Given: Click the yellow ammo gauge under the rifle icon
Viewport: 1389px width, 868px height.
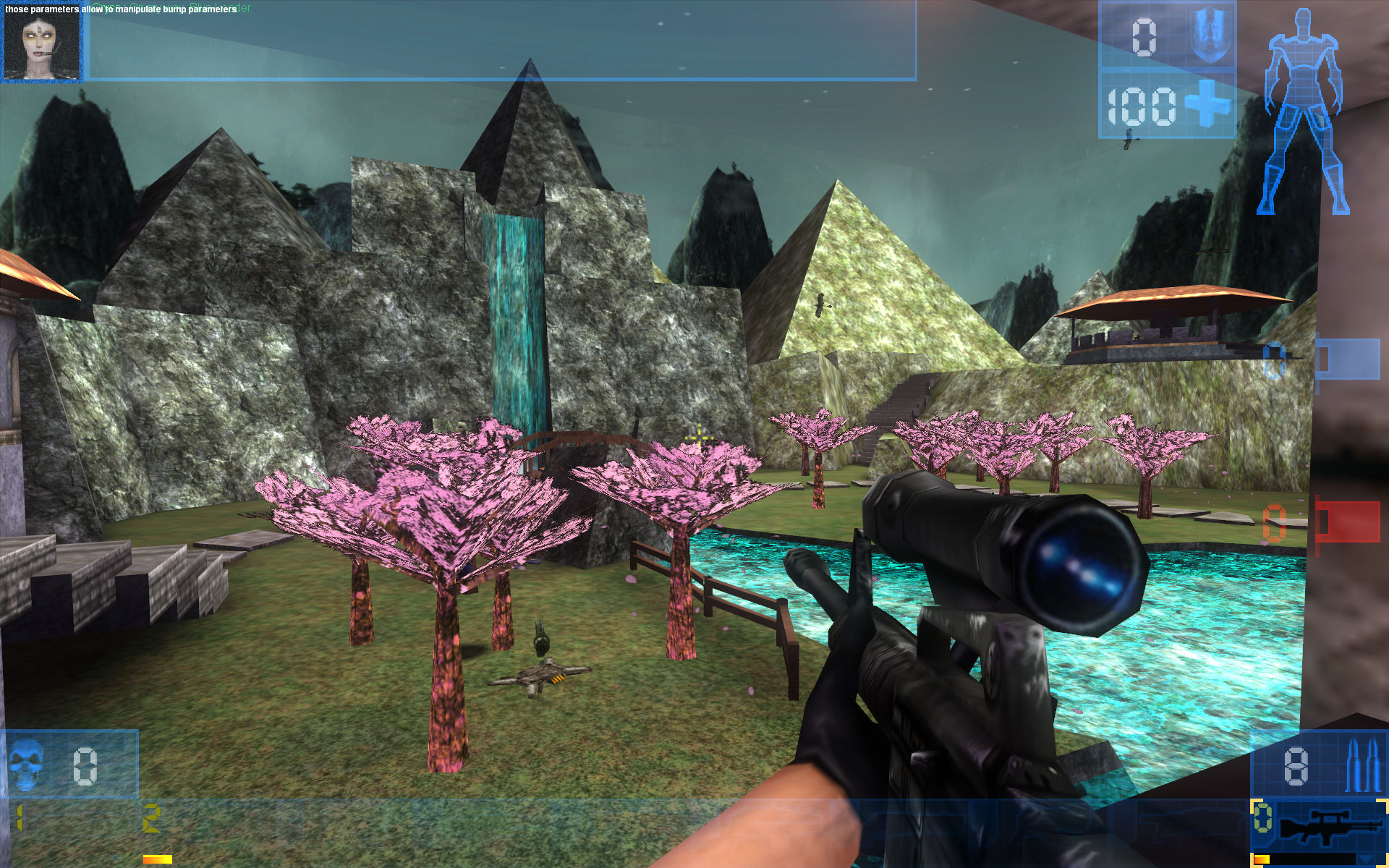Looking at the screenshot, I should pyautogui.click(x=1262, y=859).
